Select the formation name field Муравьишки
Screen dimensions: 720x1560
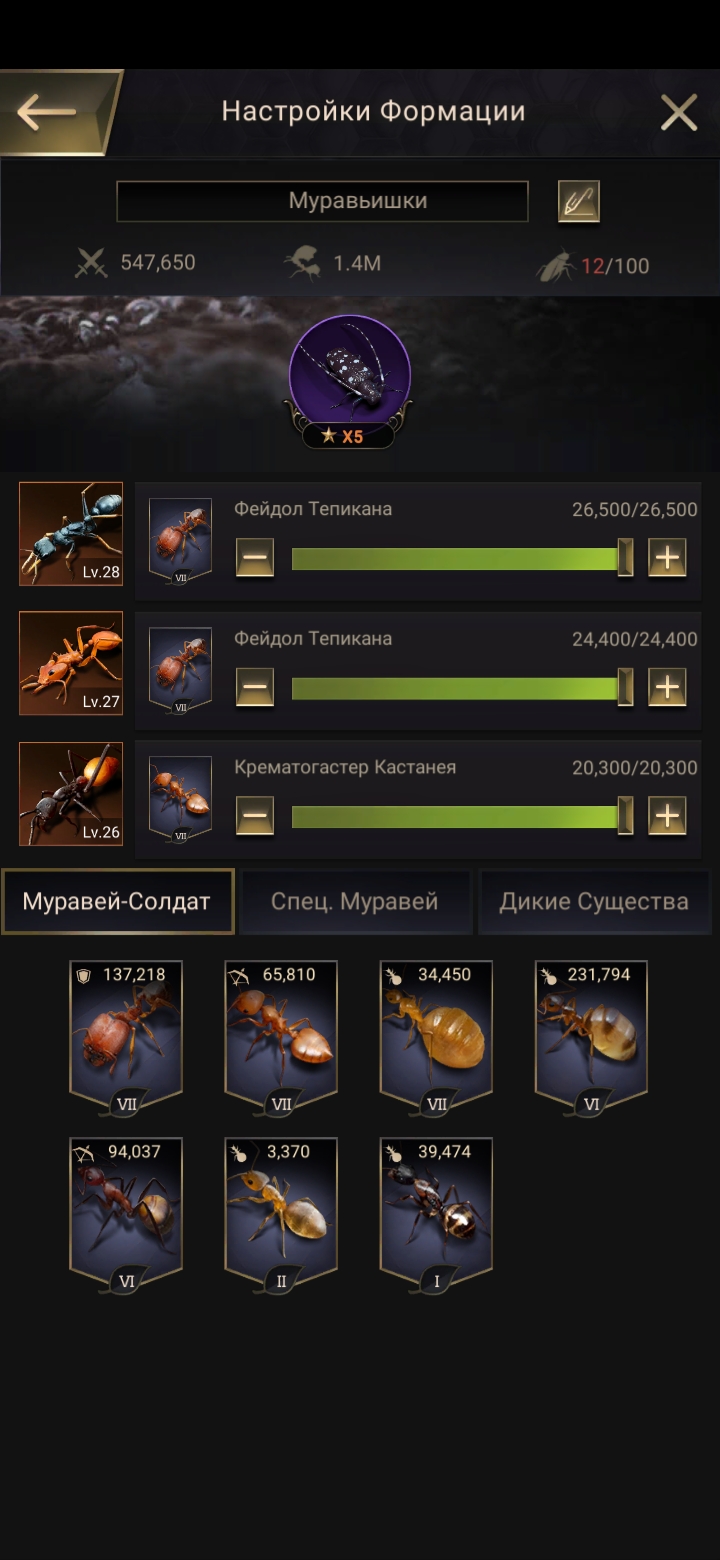pos(322,201)
